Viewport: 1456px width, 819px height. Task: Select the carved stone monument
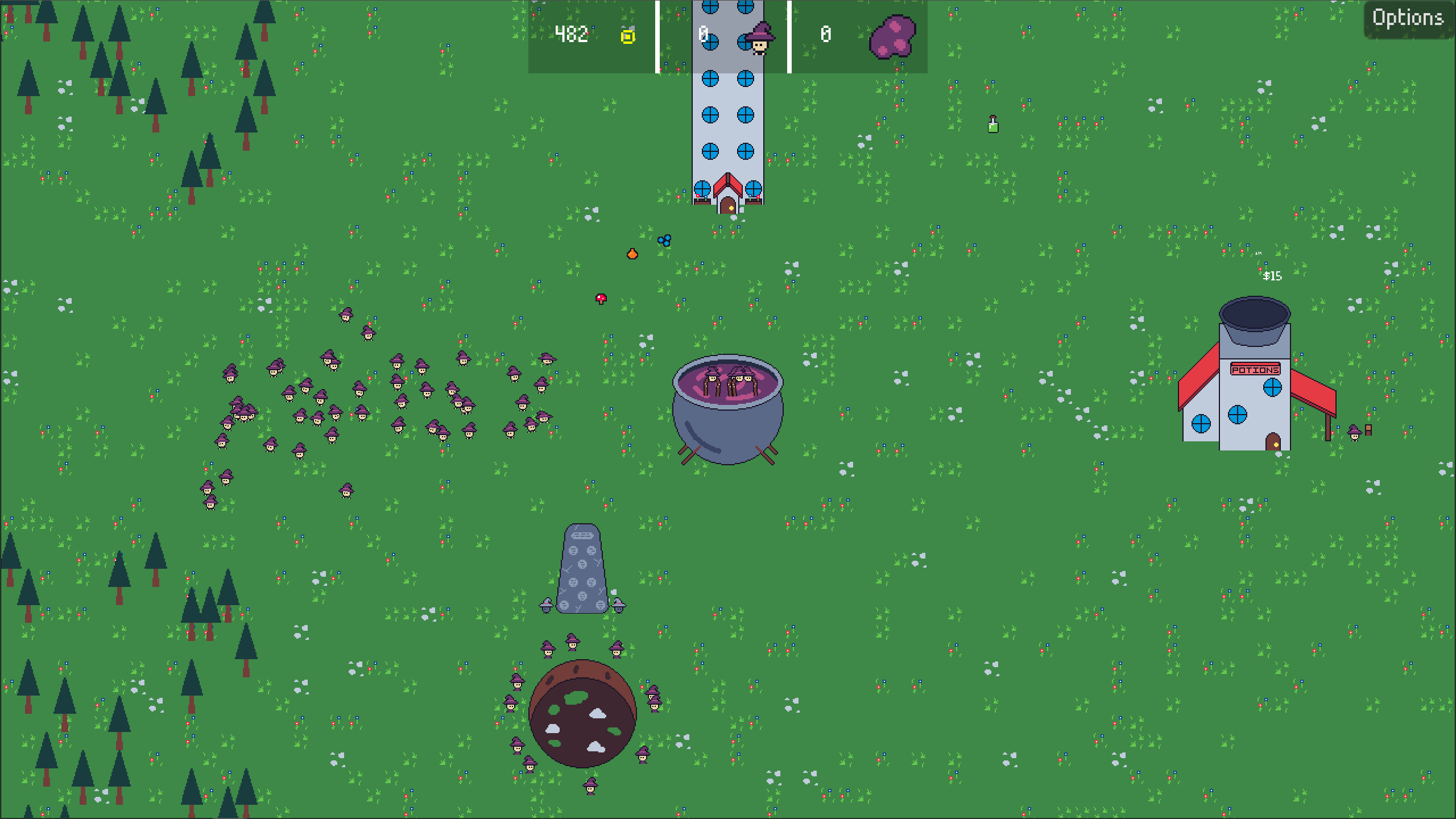click(581, 569)
